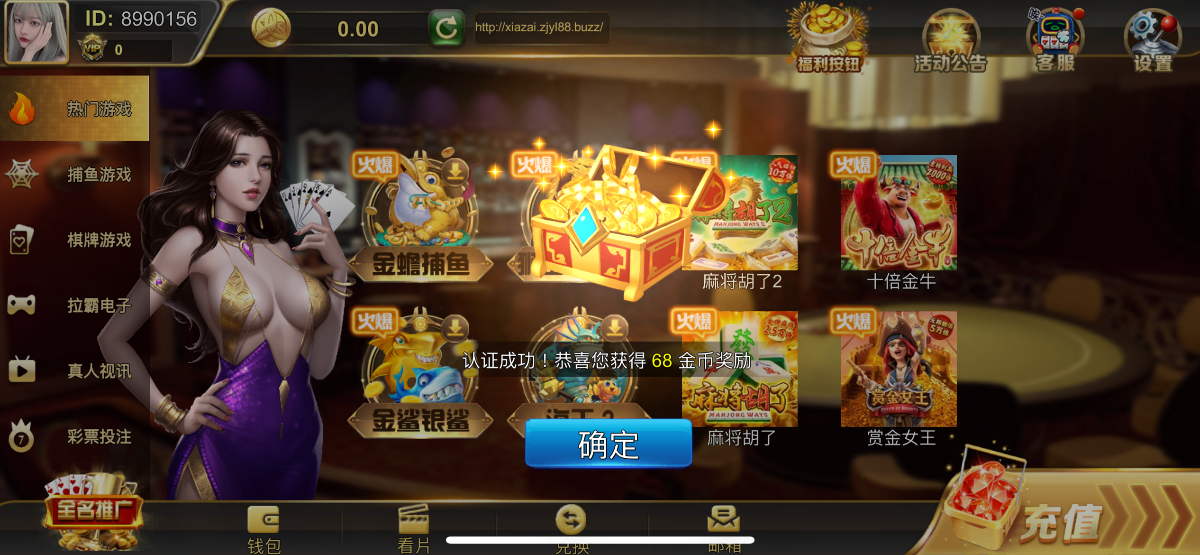Play the 十倍金牛 slot game

click(899, 213)
